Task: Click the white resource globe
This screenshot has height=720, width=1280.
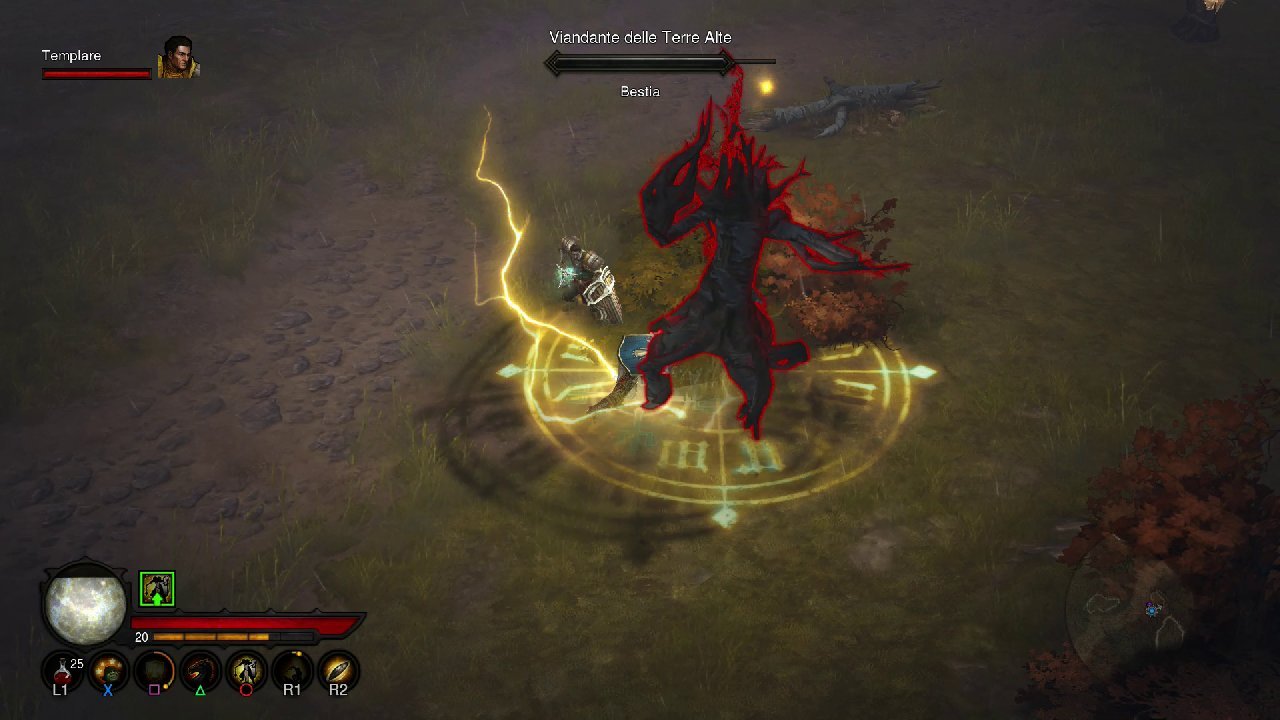Action: click(x=85, y=606)
